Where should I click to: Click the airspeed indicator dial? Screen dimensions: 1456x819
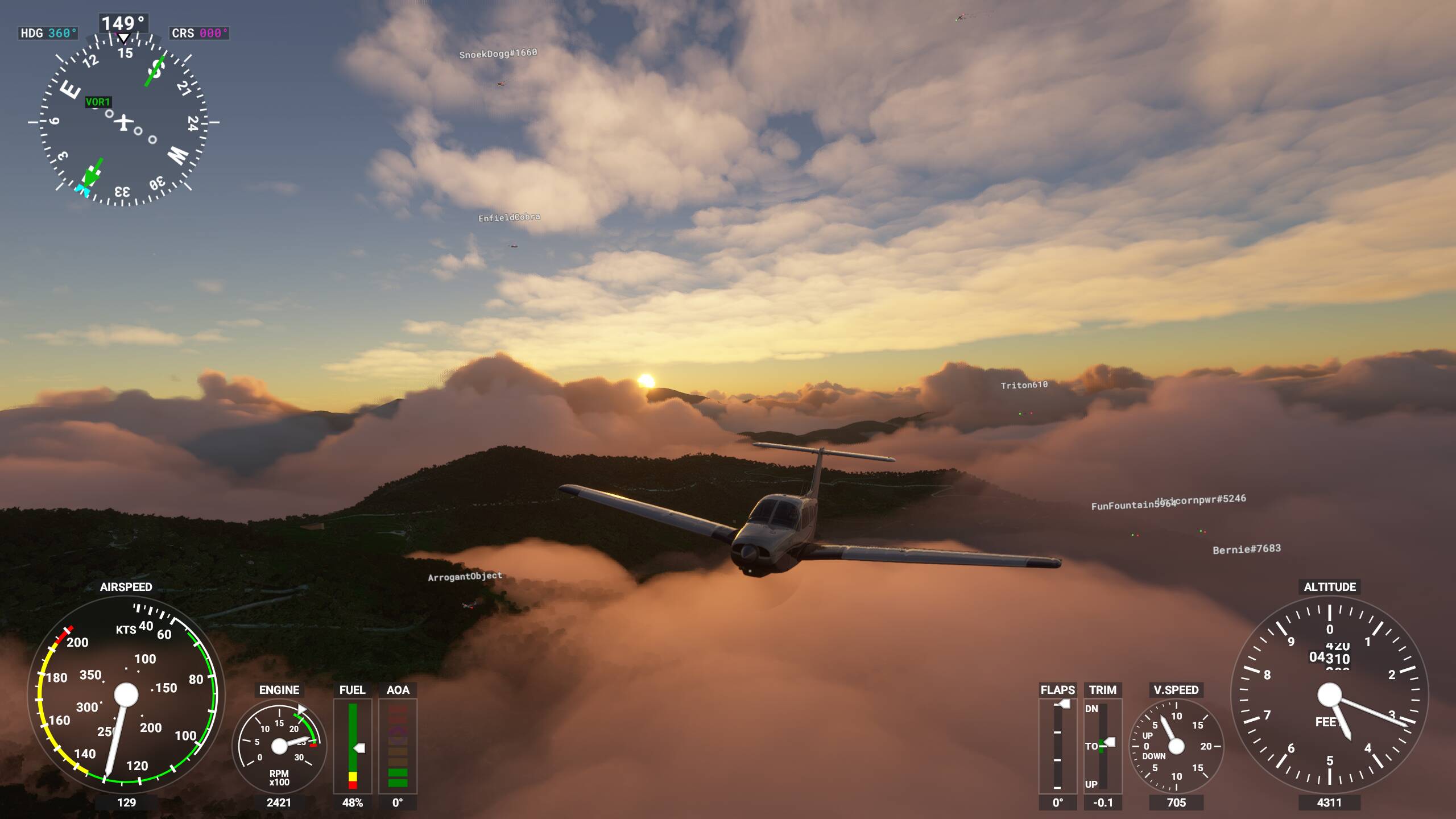(126, 695)
